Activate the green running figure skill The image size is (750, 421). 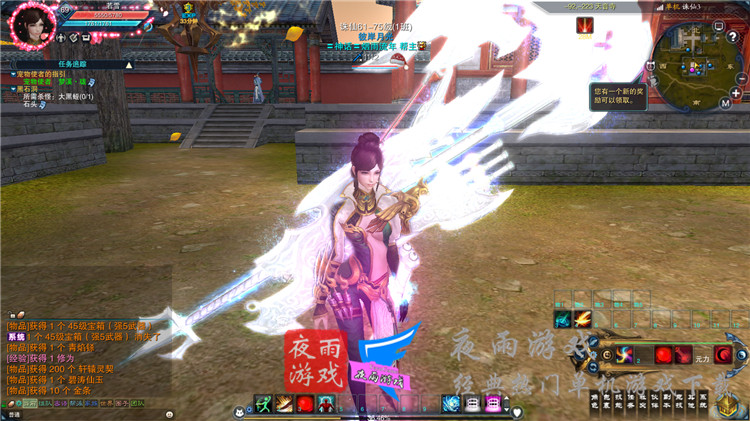coord(263,403)
